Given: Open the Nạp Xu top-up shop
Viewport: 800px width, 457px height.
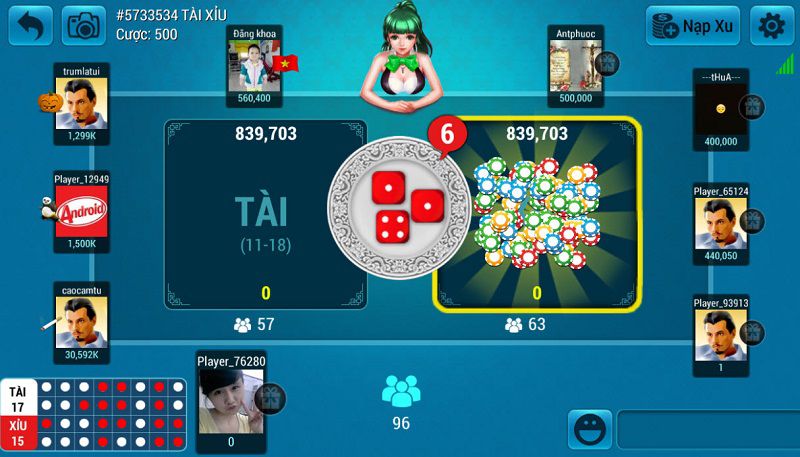Looking at the screenshot, I should pos(692,26).
